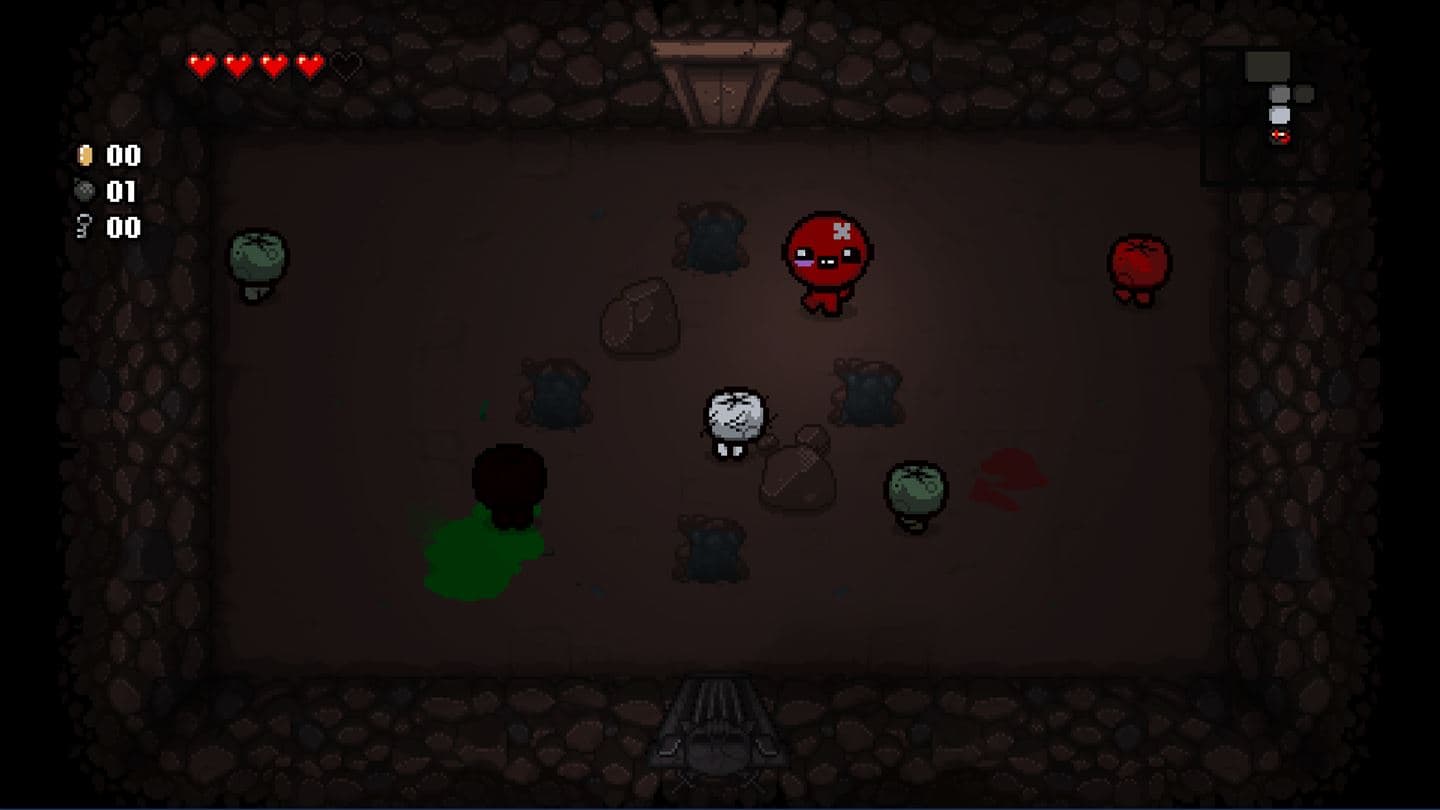Screen dimensions: 1440x810
Task: Click the coin counter icon
Action: pyautogui.click(x=85, y=156)
